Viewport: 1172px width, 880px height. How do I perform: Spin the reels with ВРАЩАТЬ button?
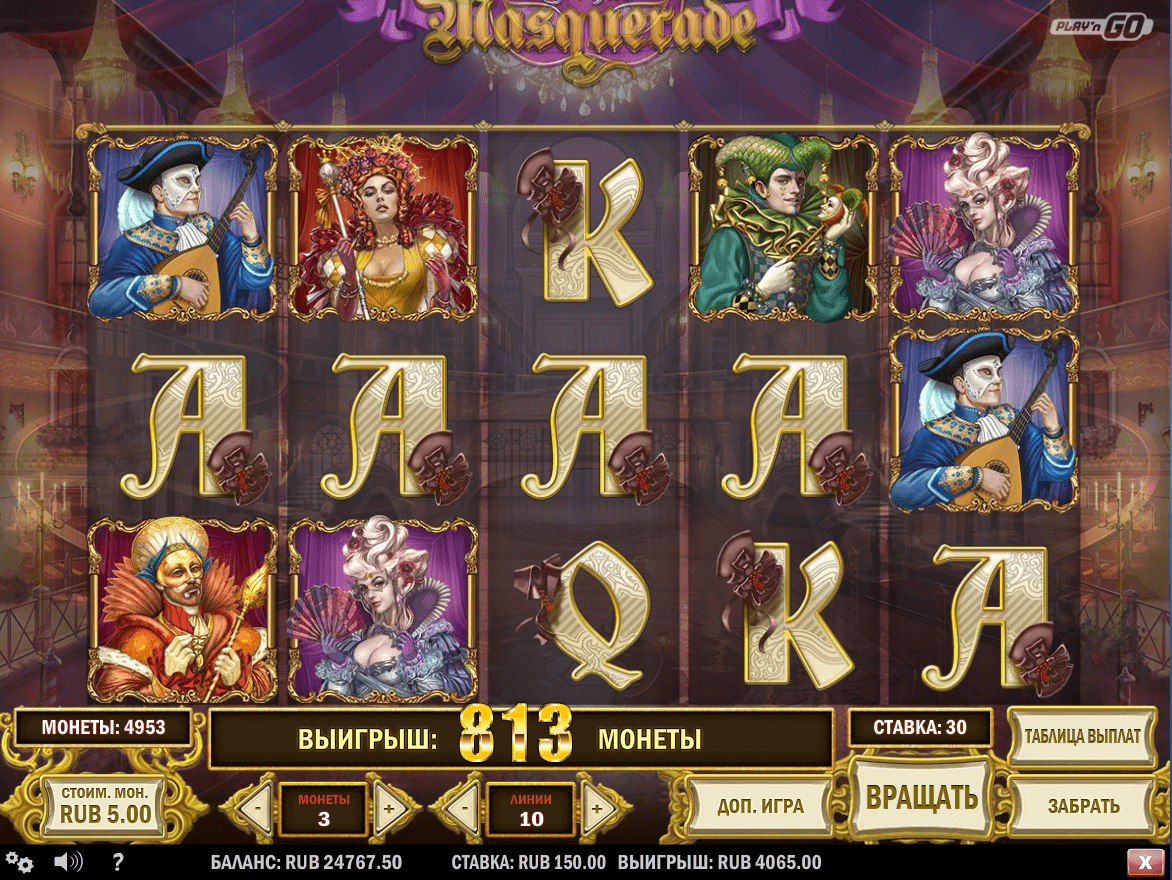pos(921,797)
